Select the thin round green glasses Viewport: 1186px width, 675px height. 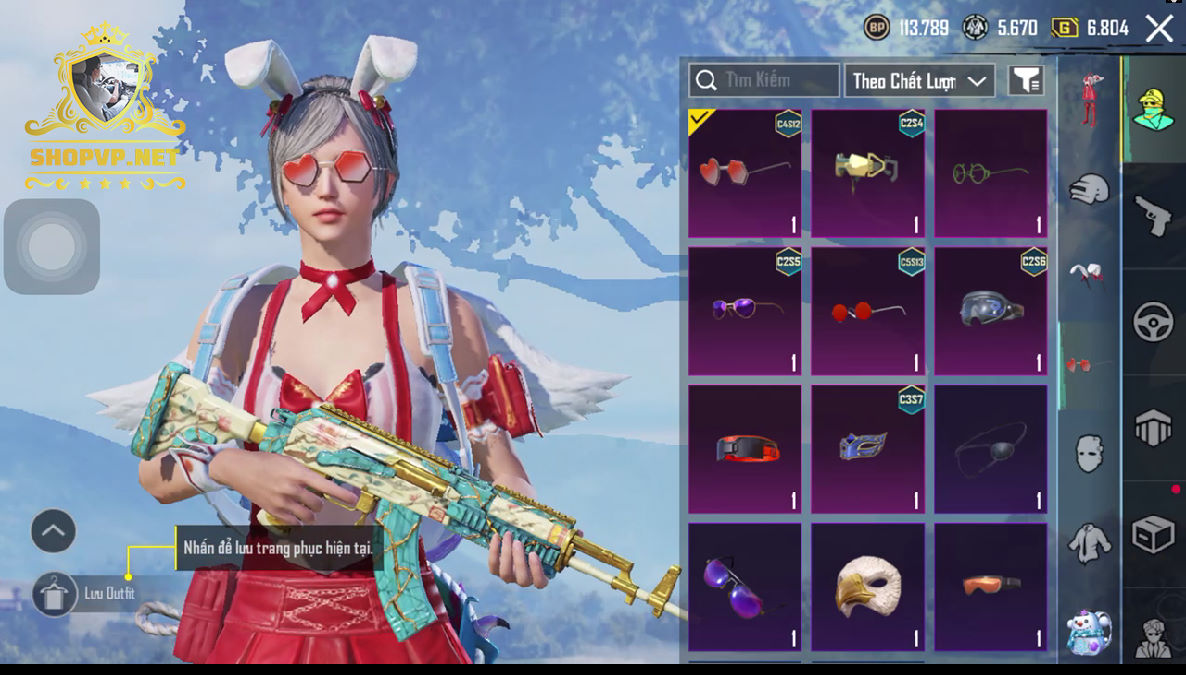tap(991, 174)
